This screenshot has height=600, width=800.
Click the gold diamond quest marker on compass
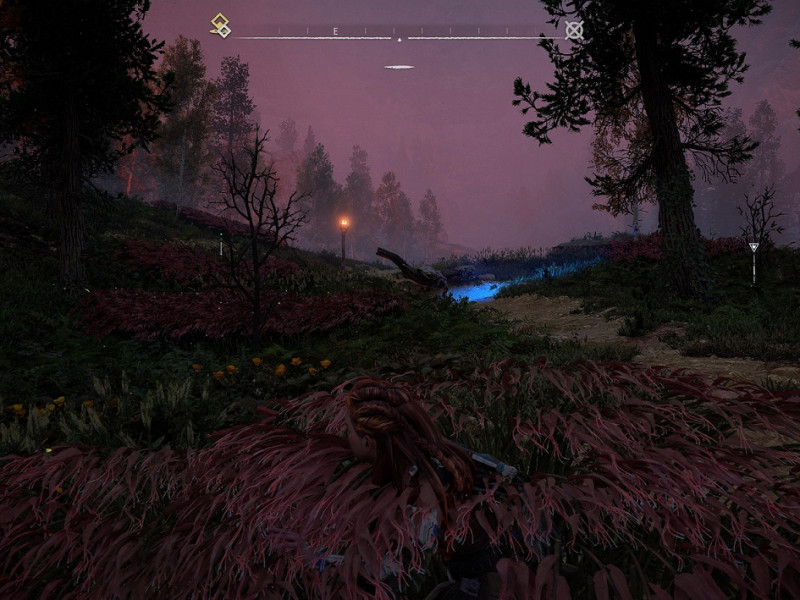point(220,25)
